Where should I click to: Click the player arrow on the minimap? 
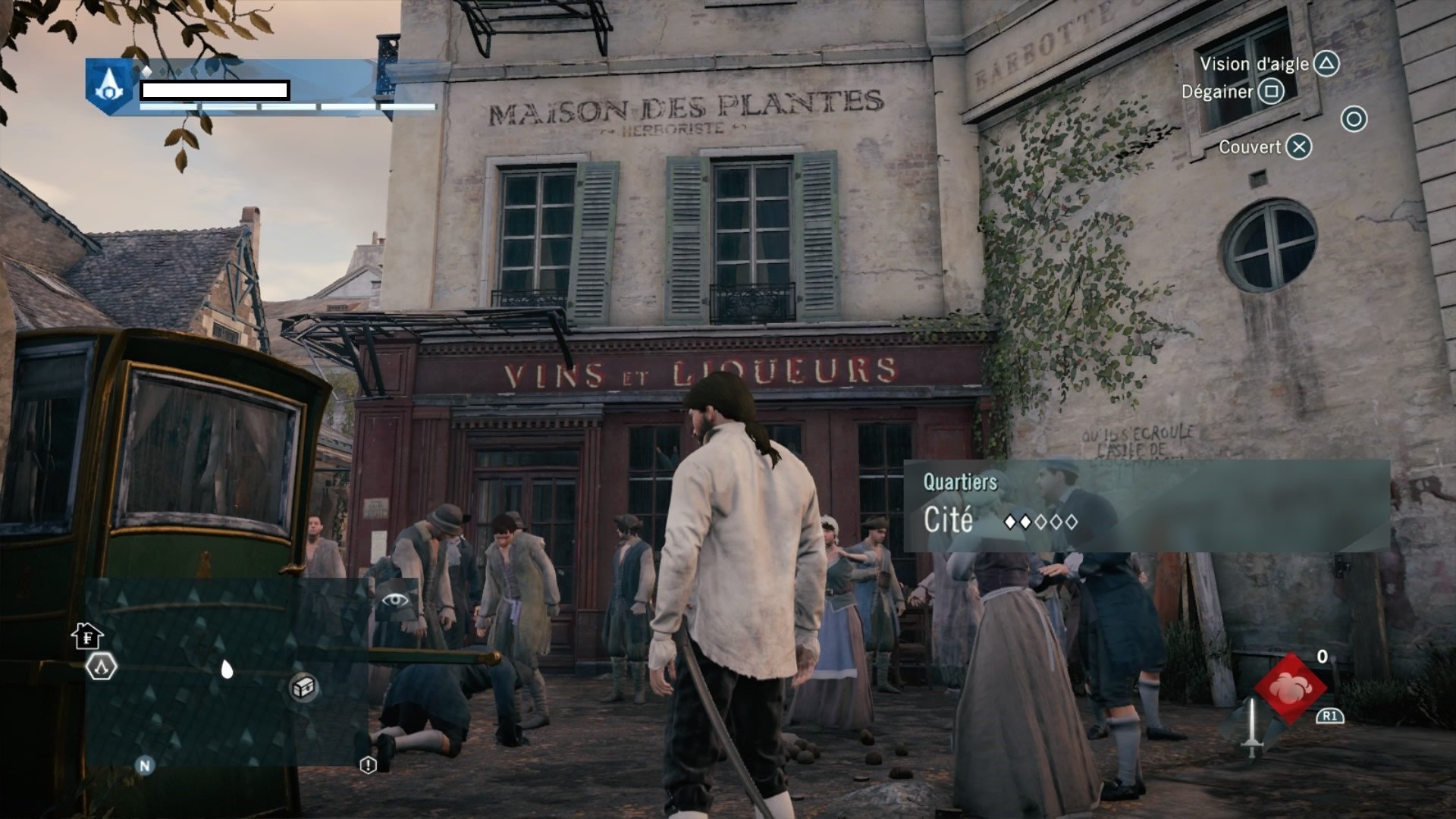tap(226, 669)
